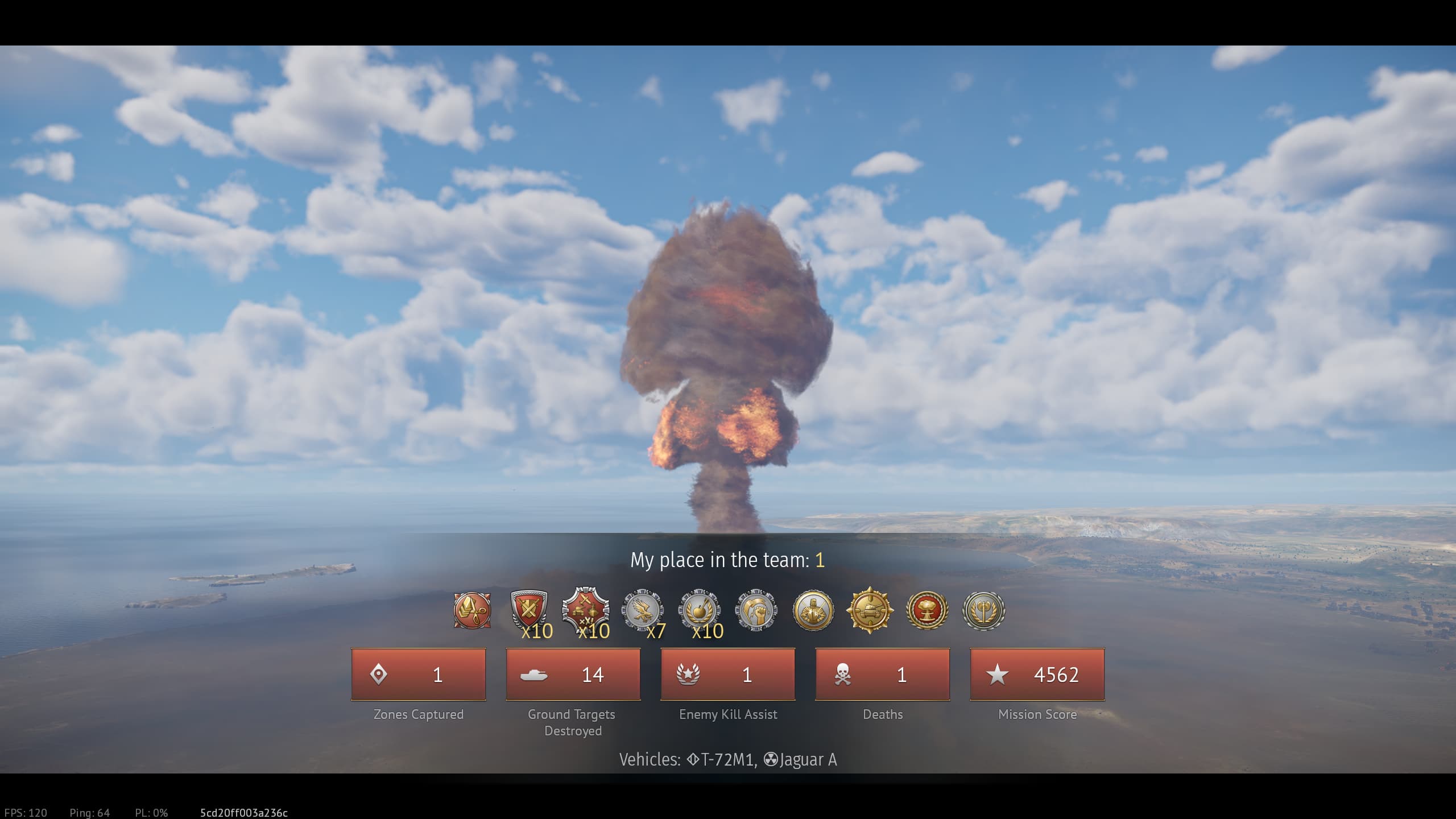Show the golden eagle medal details
This screenshot has width=1456, height=819.
click(x=643, y=611)
